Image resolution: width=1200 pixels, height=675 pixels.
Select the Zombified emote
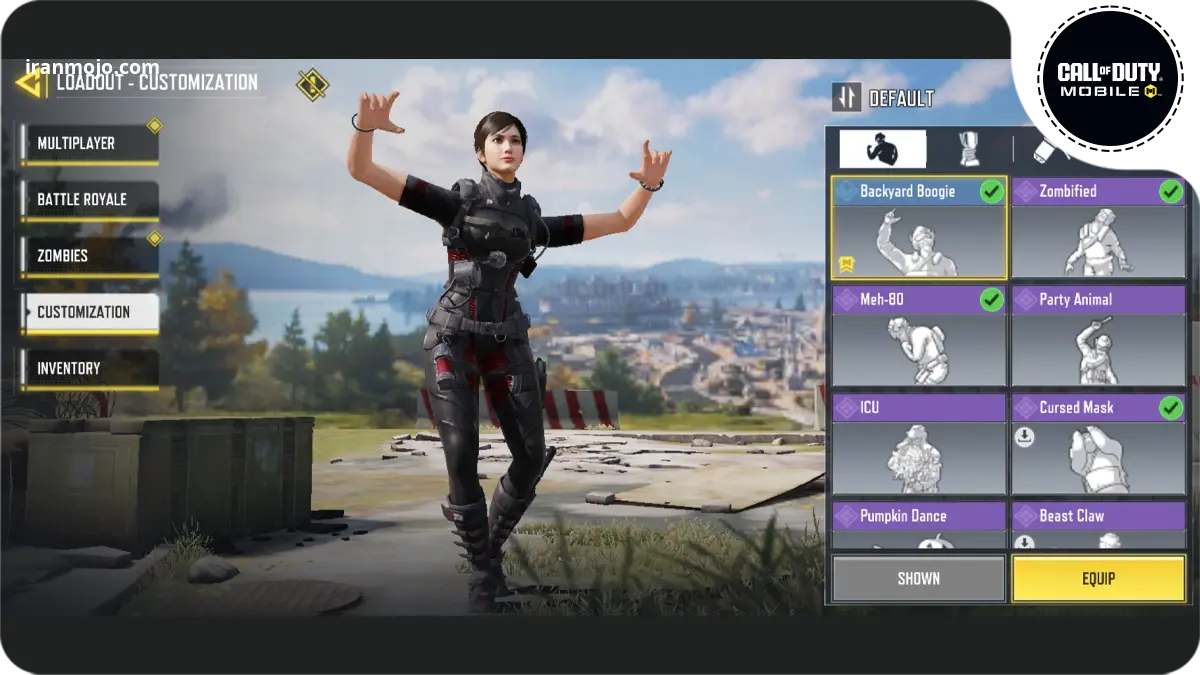[1098, 229]
